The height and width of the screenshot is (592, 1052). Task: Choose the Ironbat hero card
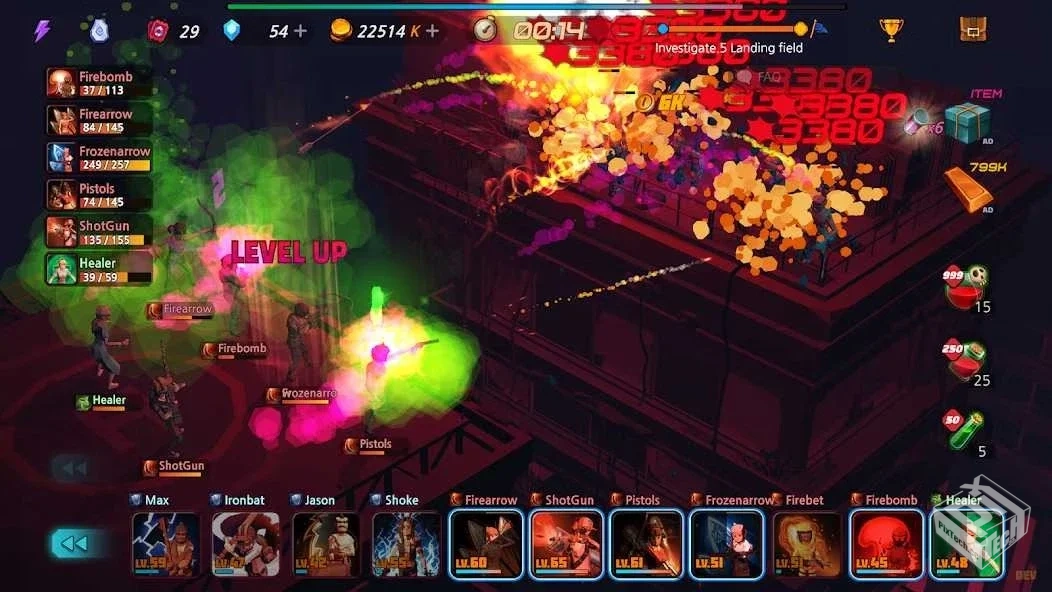click(x=246, y=545)
